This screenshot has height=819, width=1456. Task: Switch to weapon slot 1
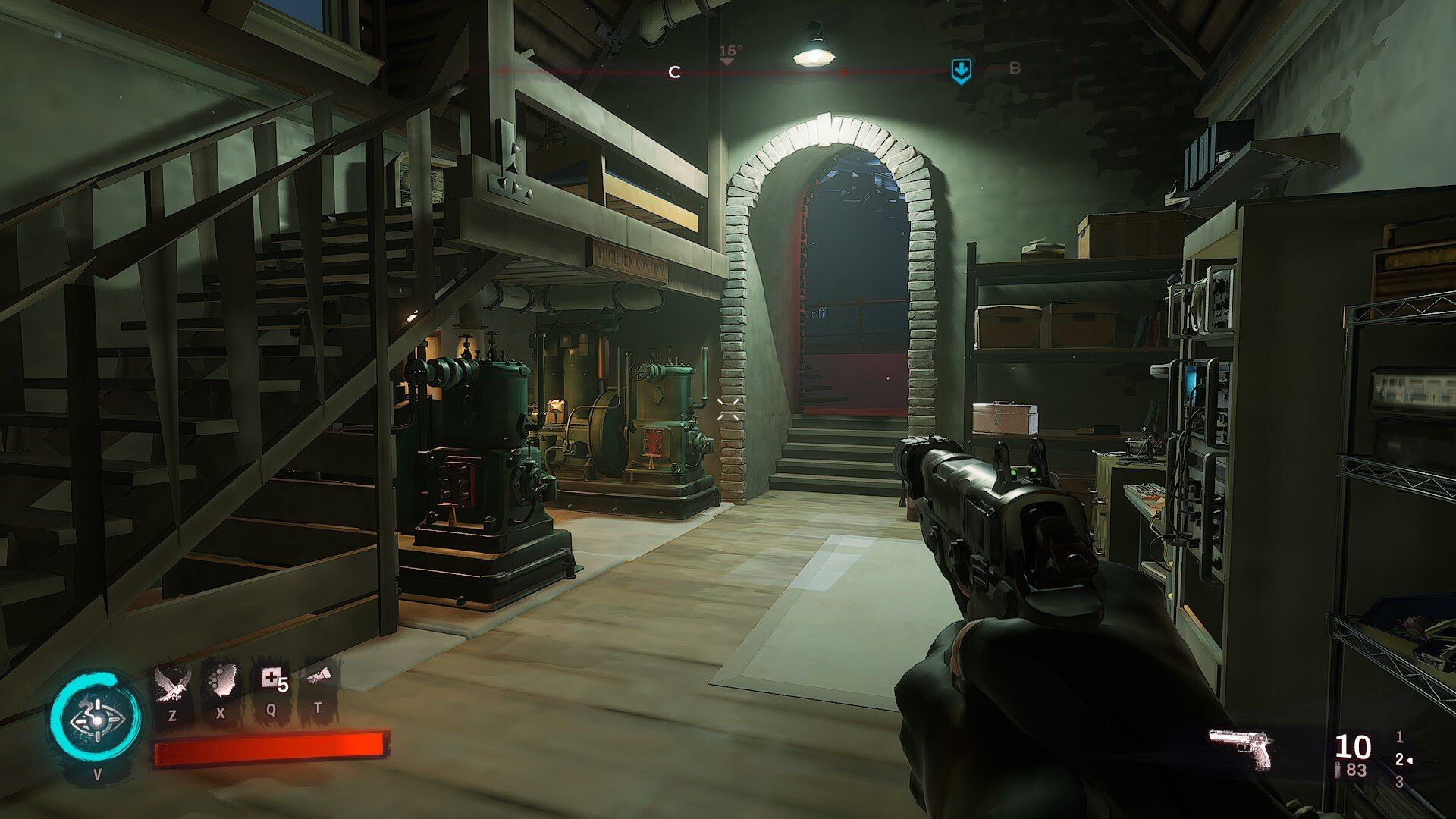(x=1399, y=737)
